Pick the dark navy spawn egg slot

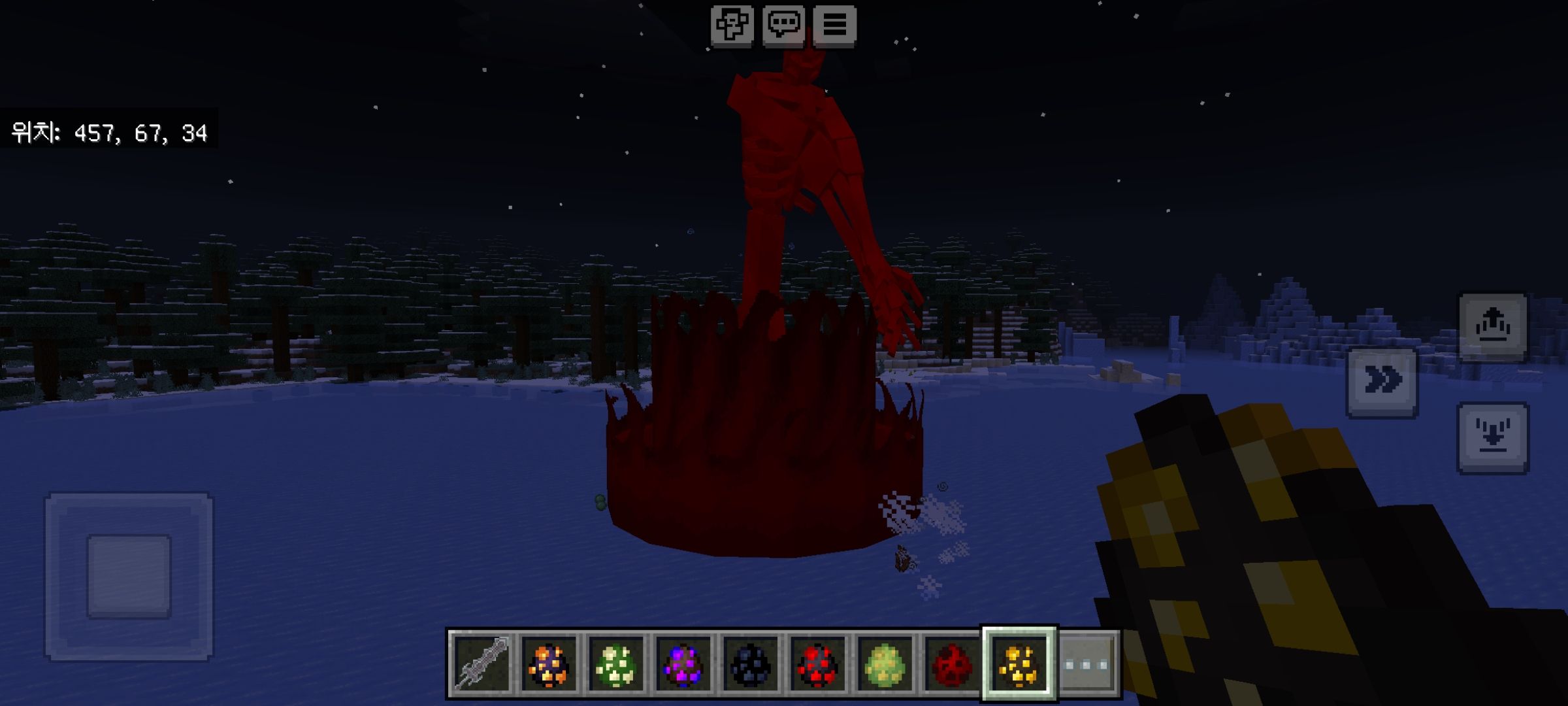point(751,664)
